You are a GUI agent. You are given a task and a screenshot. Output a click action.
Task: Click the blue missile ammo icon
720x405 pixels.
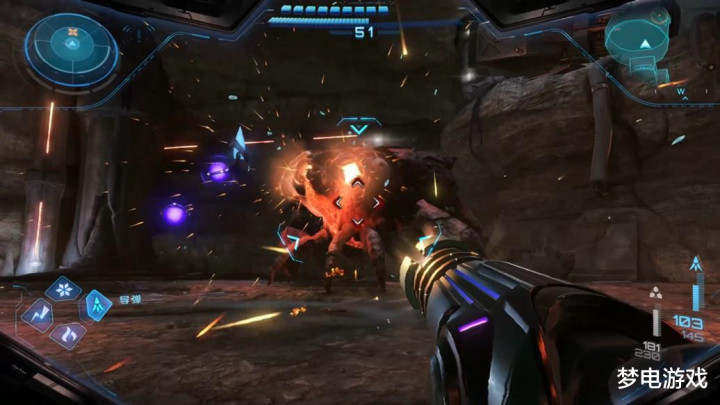tap(696, 266)
